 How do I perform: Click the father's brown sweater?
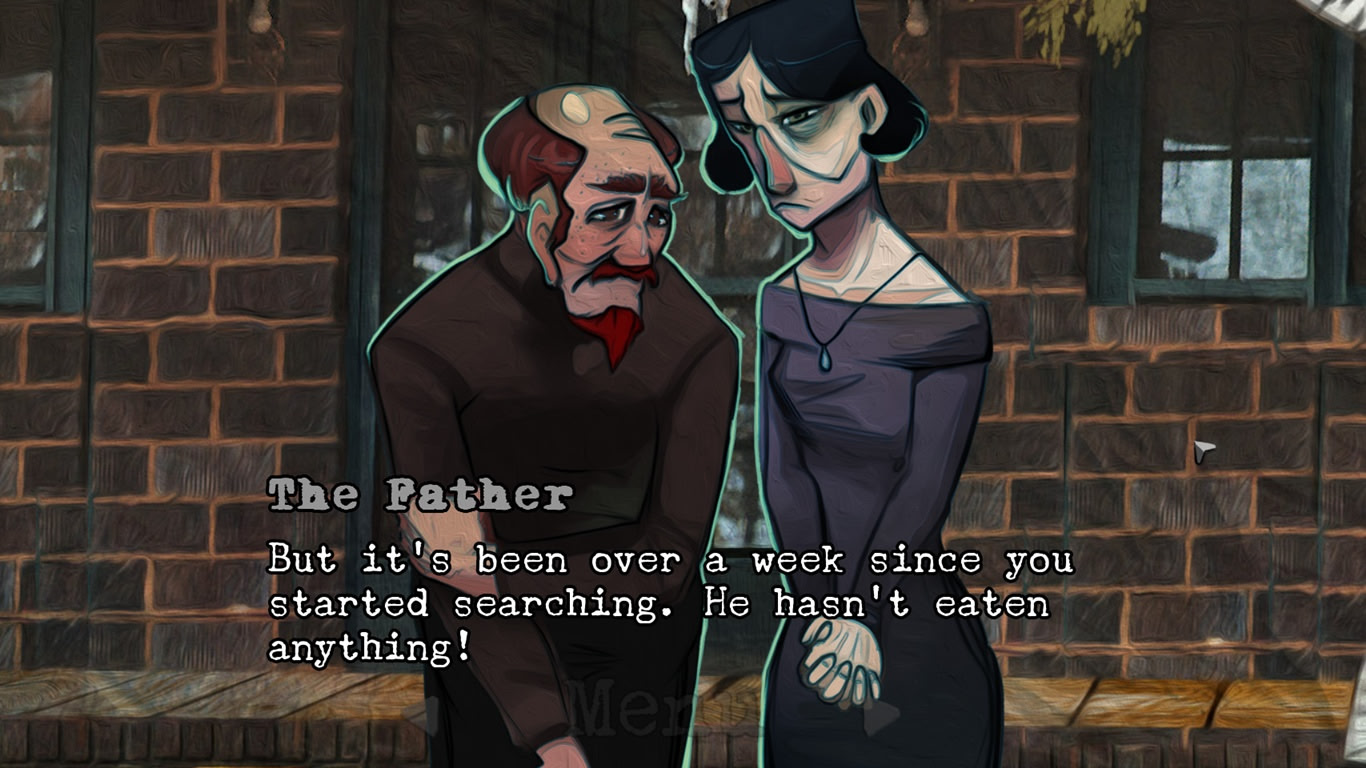(x=490, y=420)
